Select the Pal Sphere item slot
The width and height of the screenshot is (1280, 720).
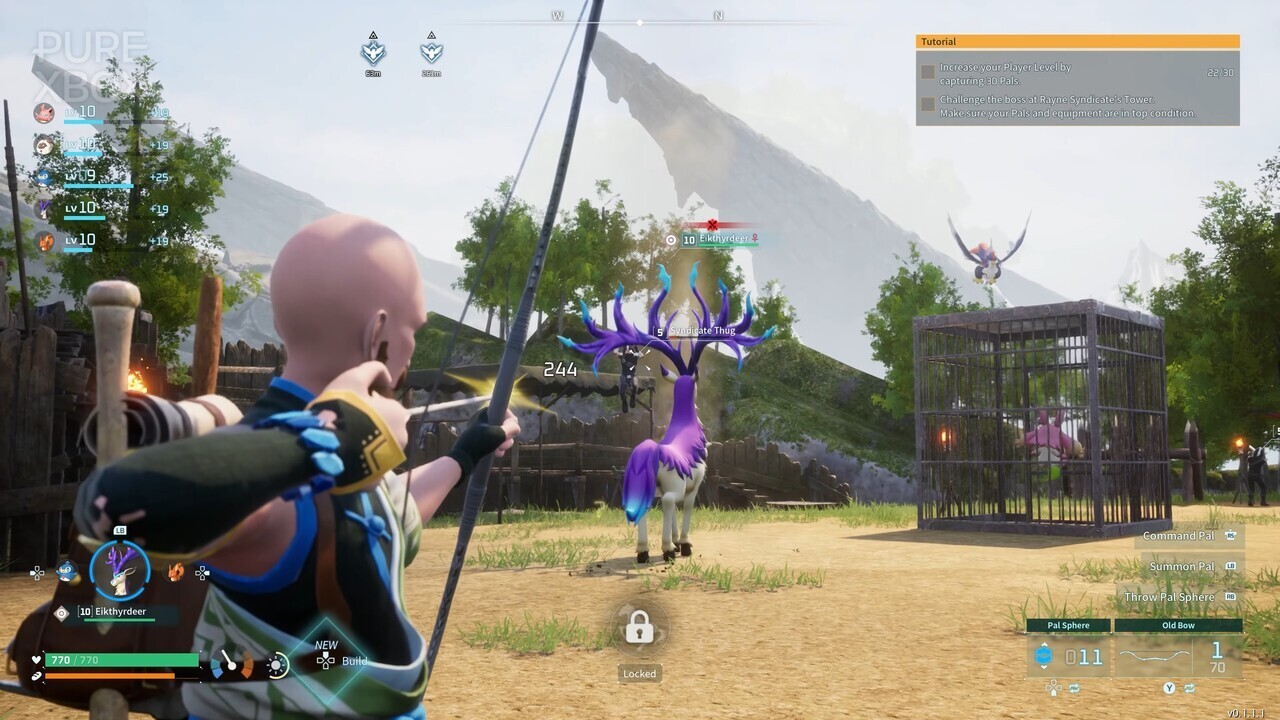[1068, 656]
